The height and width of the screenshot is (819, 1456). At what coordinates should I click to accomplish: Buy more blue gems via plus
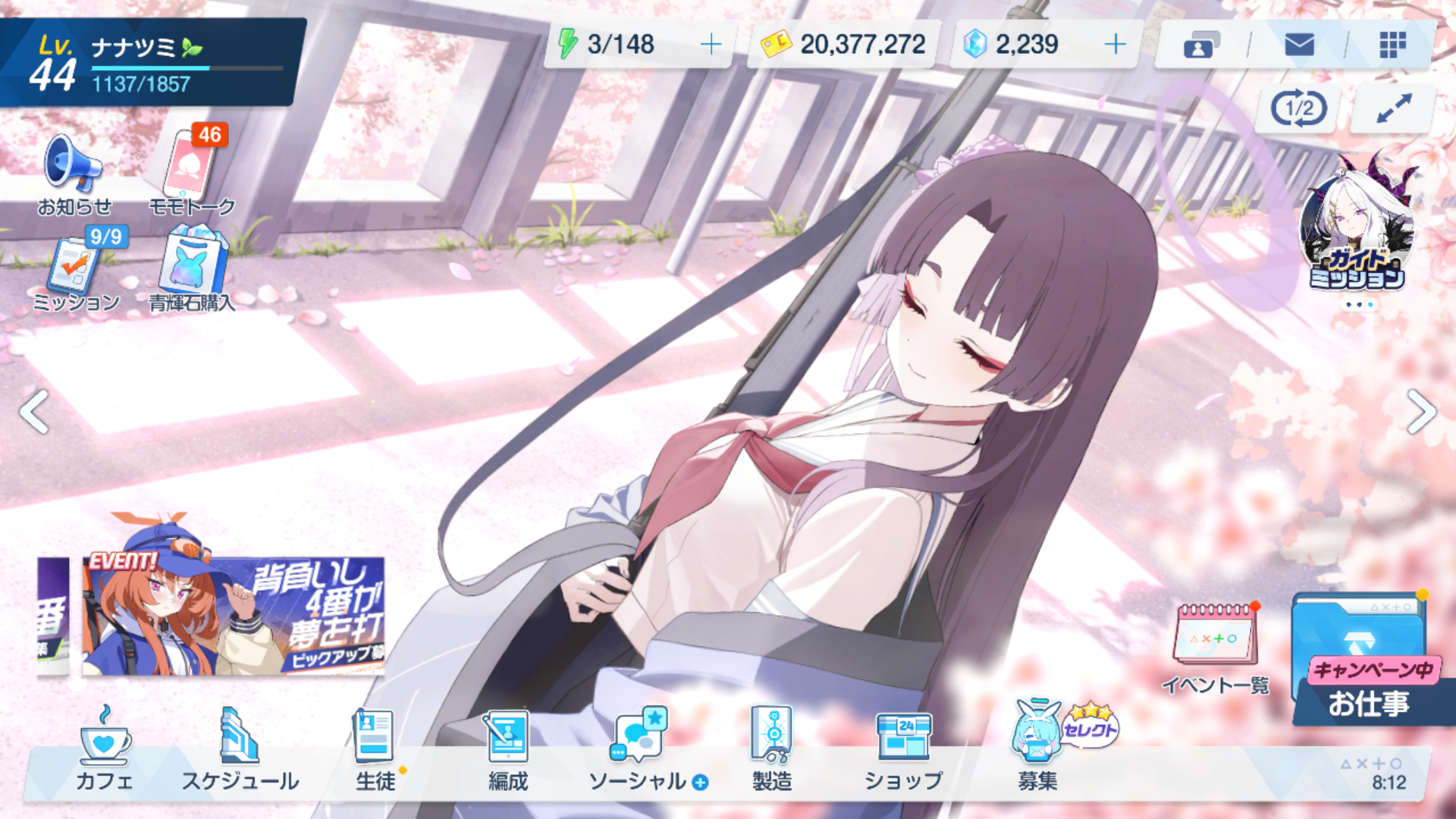[1115, 45]
